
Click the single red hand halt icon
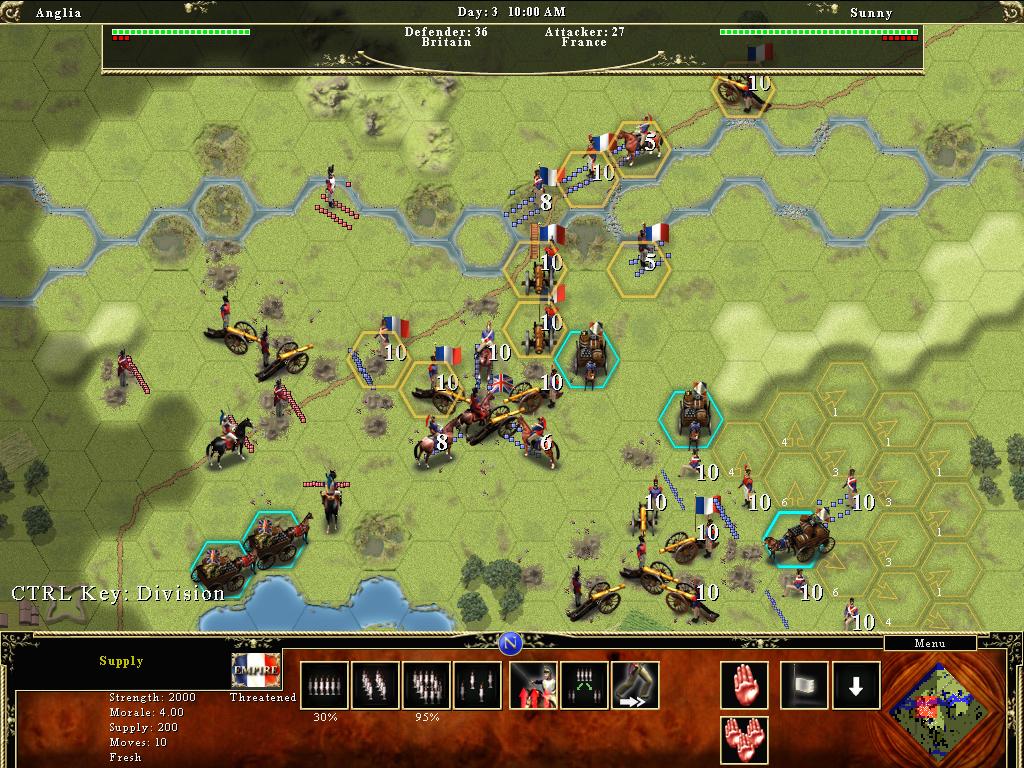[x=745, y=685]
